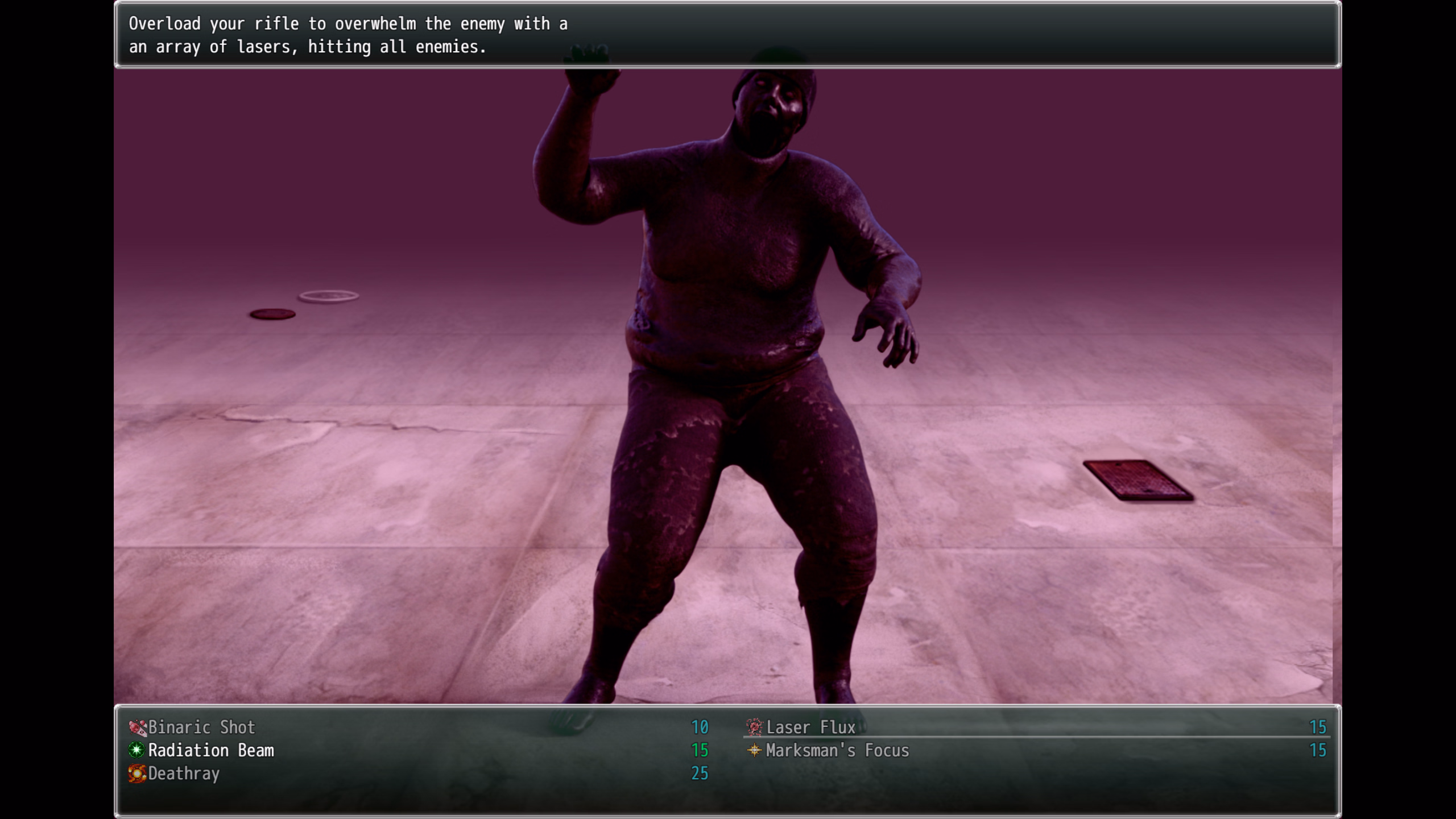Click the green 15 cost of Radiation Beam
This screenshot has width=1456, height=819.
tap(700, 750)
